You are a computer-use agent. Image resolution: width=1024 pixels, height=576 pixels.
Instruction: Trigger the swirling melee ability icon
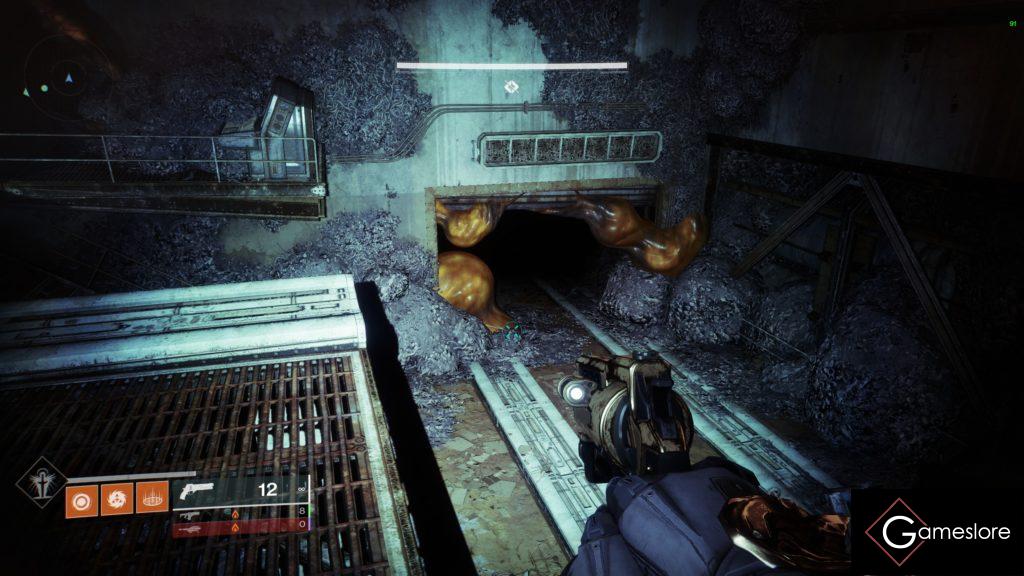[117, 497]
